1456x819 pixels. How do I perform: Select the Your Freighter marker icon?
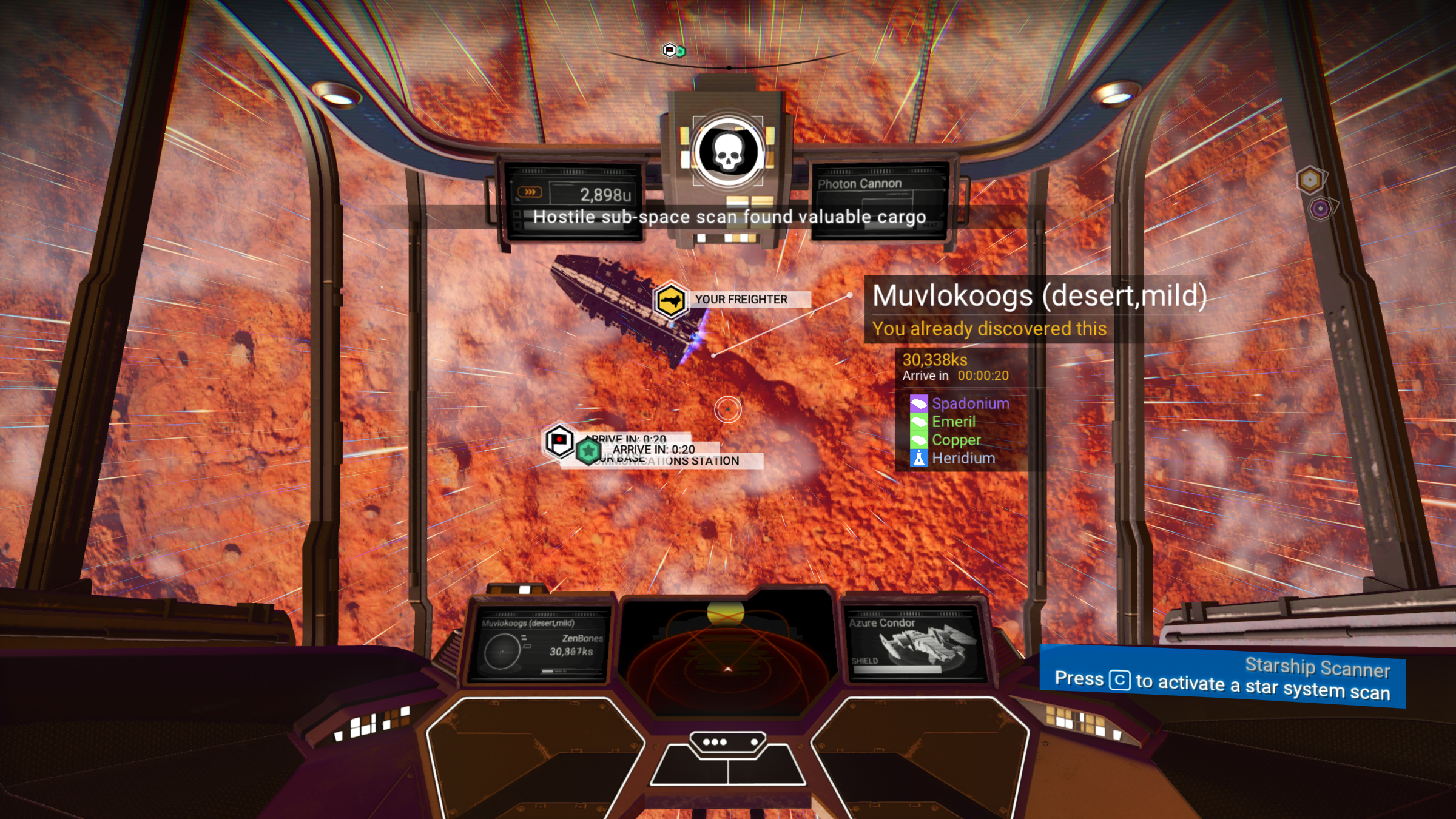pos(670,300)
